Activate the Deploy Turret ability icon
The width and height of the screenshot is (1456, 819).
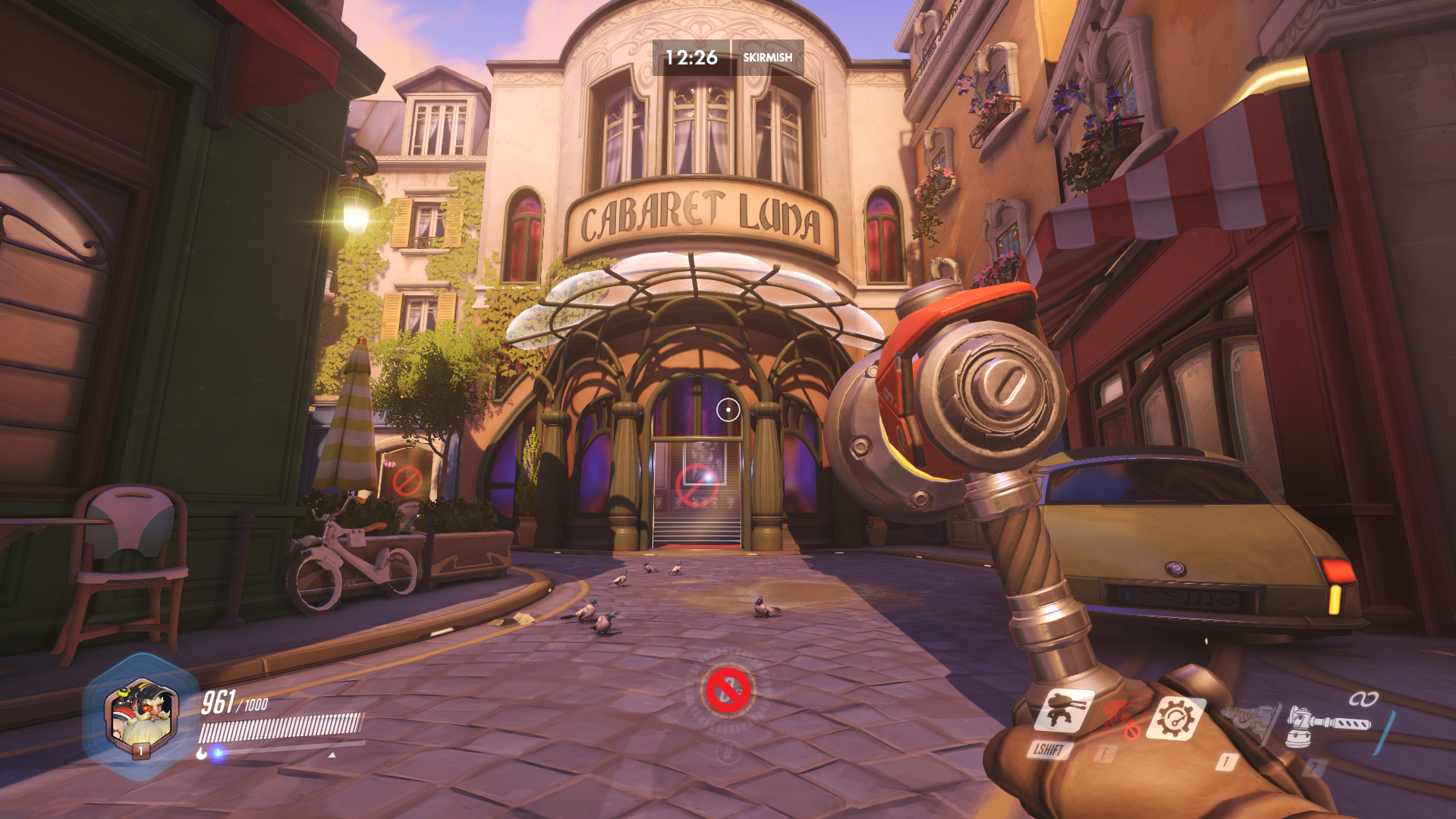pyautogui.click(x=1064, y=712)
